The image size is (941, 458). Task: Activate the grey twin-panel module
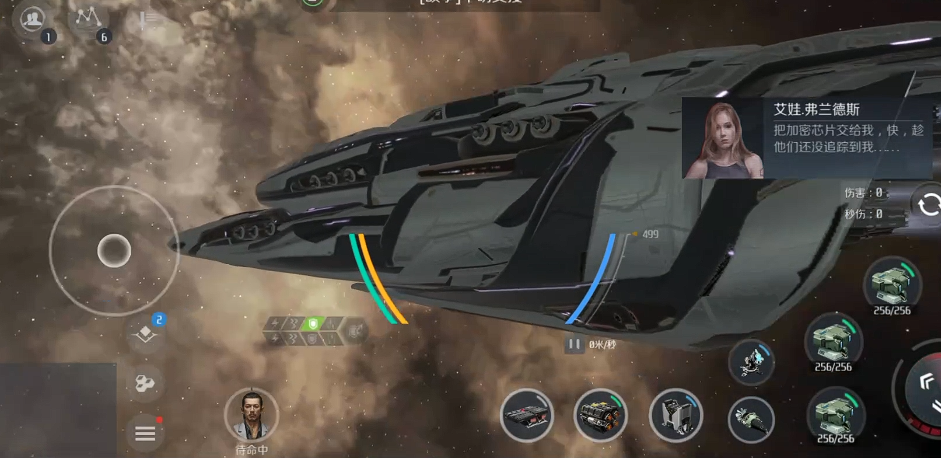(x=675, y=415)
